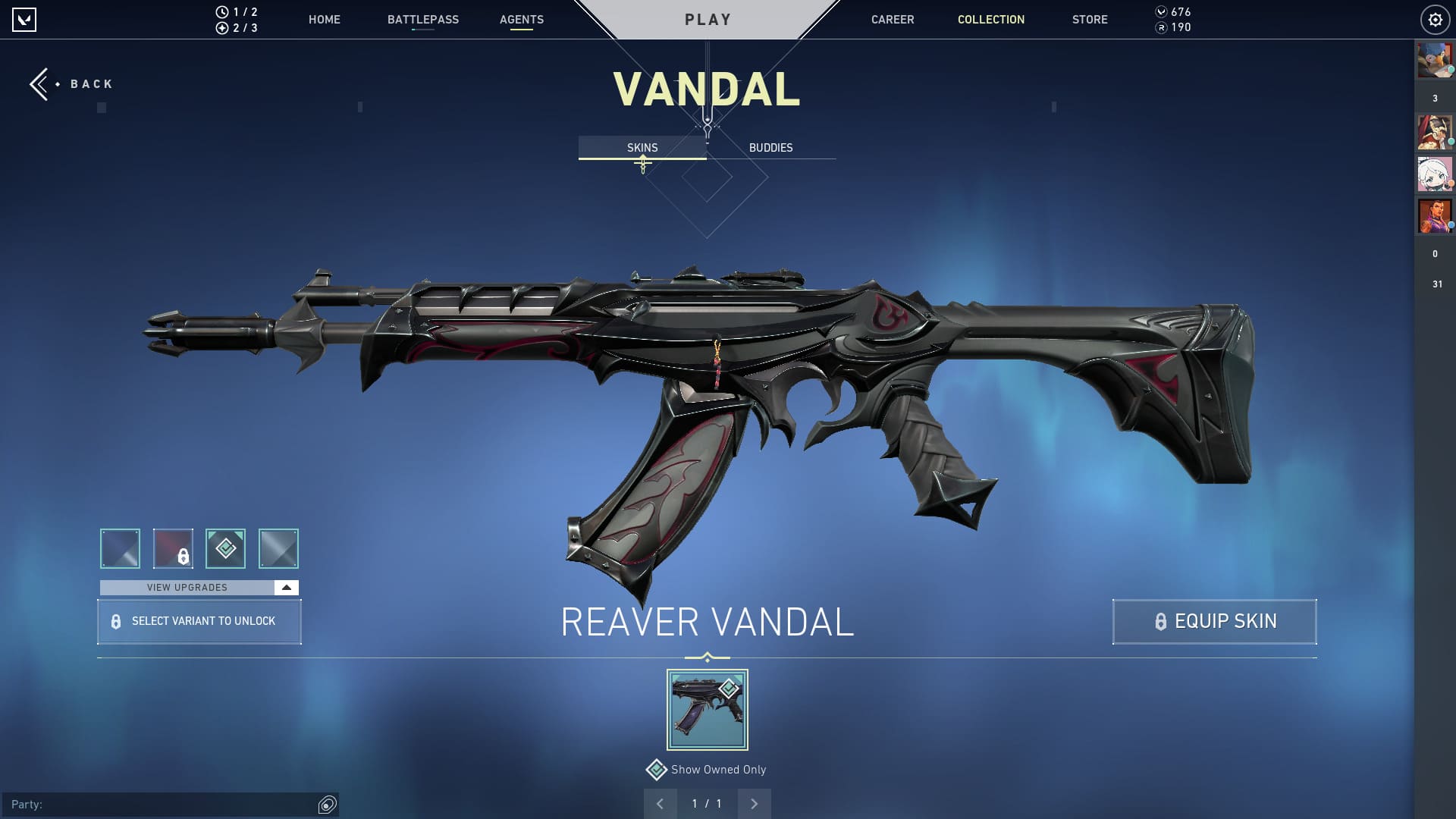Click the previous page arrow near 1/1
This screenshot has height=819, width=1456.
coord(661,803)
